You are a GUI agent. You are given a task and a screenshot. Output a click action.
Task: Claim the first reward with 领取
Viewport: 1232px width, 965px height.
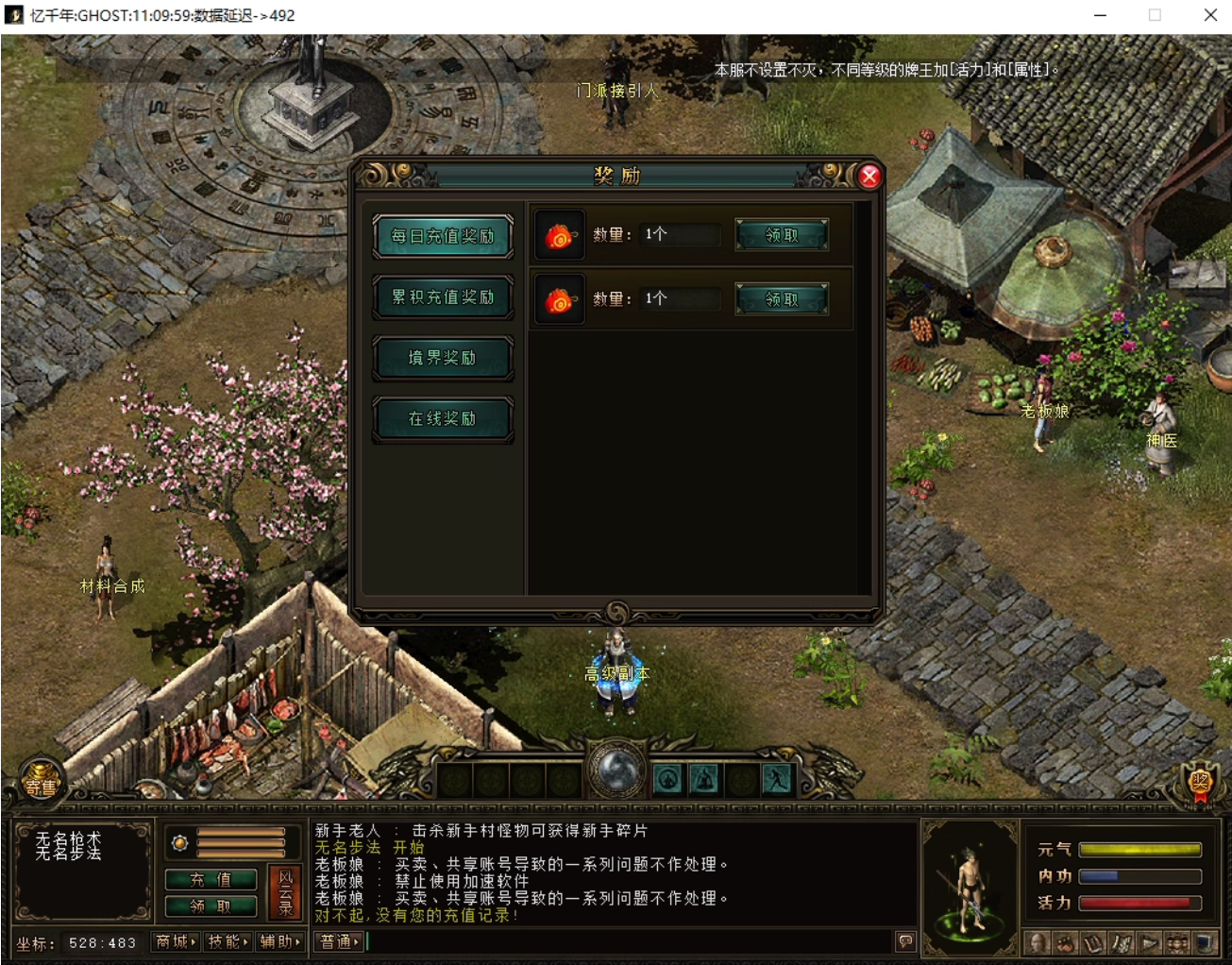(x=782, y=235)
